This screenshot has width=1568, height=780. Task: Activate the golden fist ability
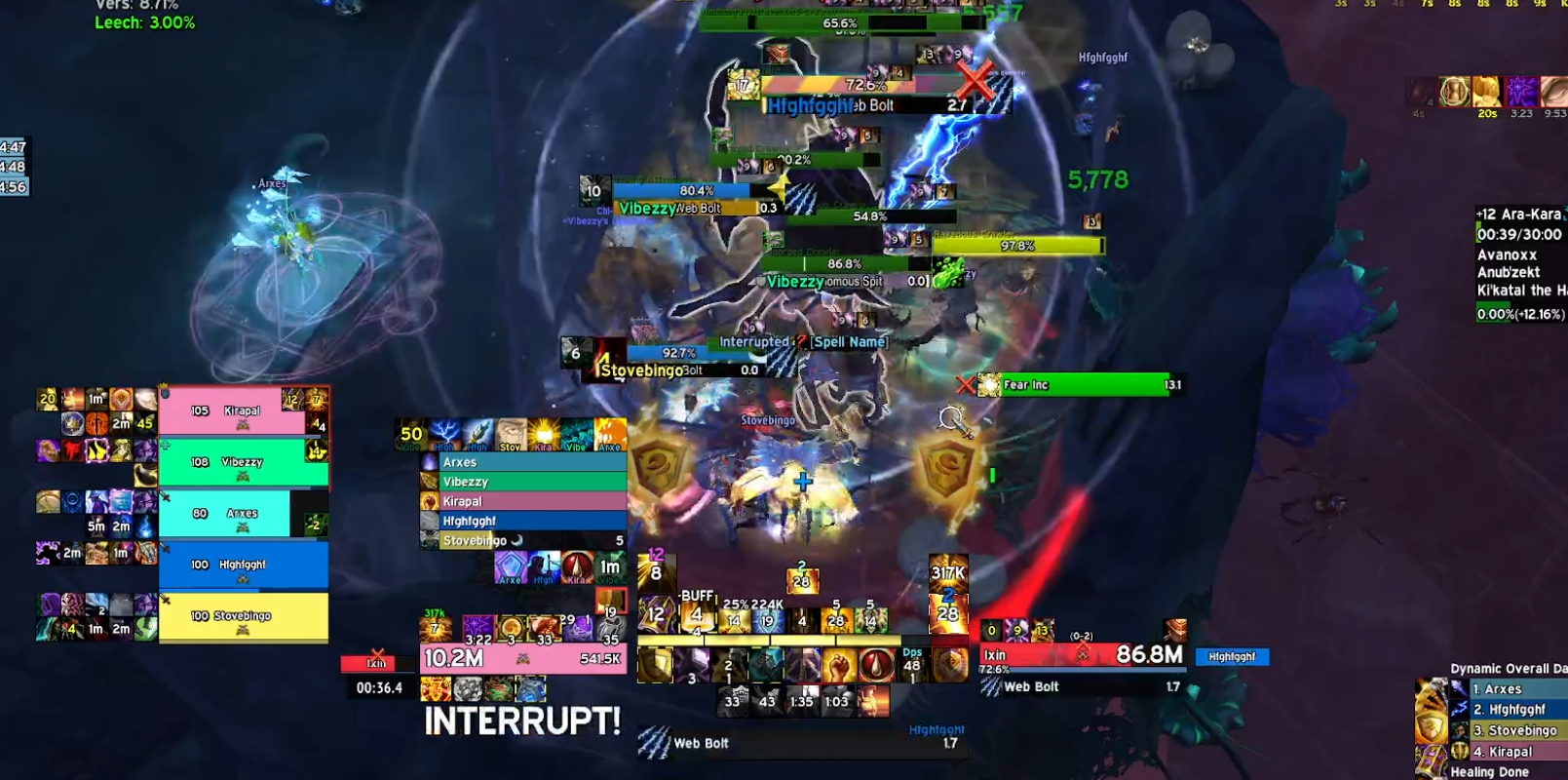pos(838,665)
